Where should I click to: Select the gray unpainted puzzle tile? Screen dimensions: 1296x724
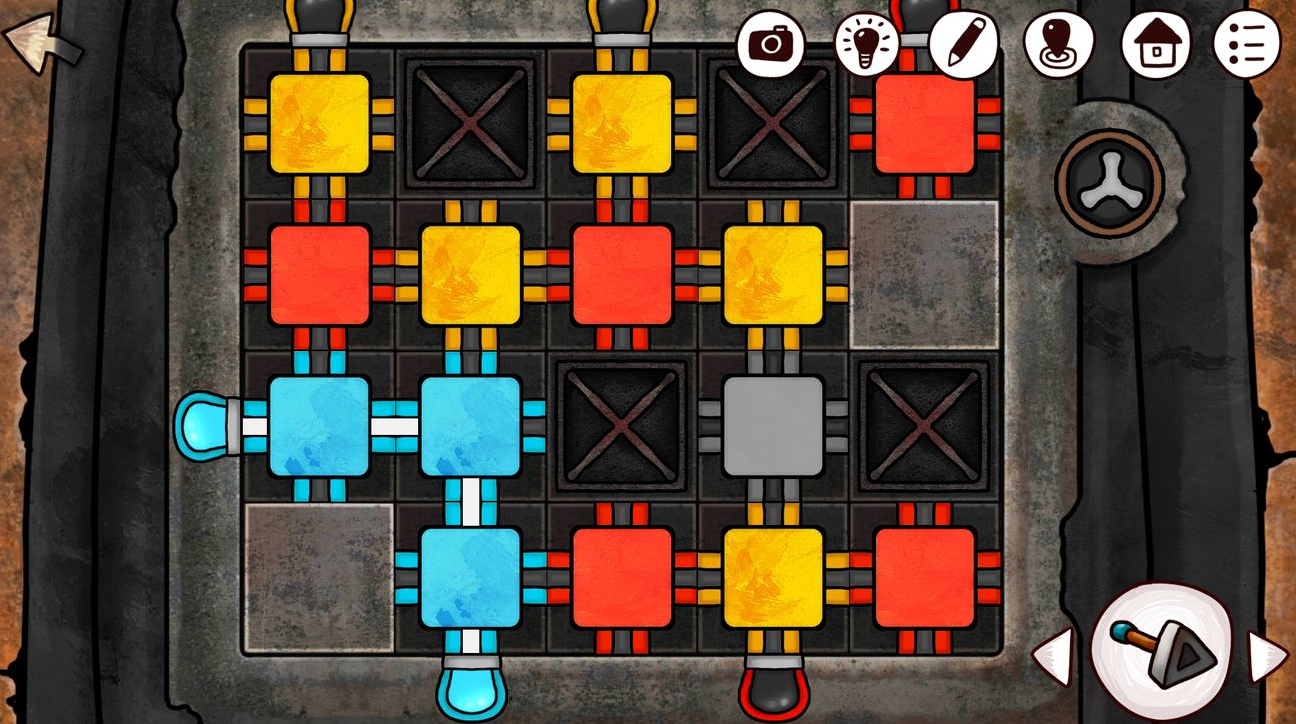772,426
